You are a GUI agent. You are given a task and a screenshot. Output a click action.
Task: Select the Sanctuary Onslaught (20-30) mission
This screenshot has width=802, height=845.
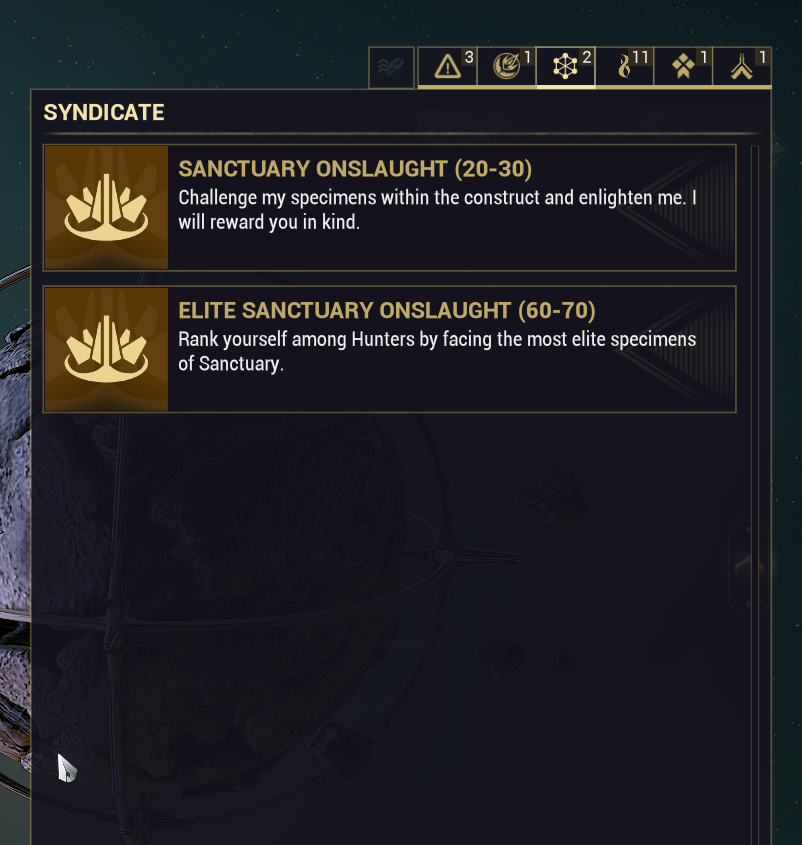coord(390,207)
